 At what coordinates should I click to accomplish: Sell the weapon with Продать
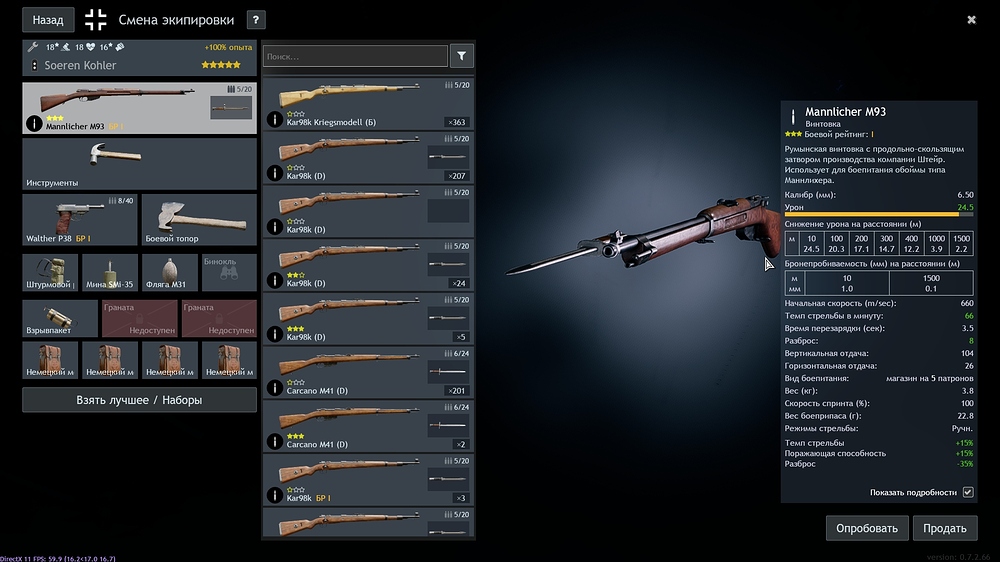(945, 528)
